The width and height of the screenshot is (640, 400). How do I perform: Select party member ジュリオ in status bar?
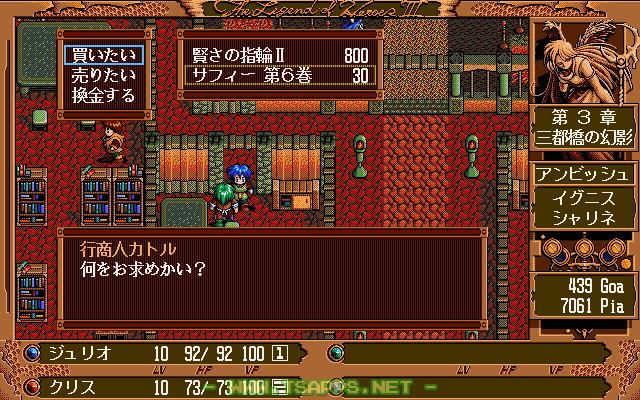pyautogui.click(x=80, y=353)
